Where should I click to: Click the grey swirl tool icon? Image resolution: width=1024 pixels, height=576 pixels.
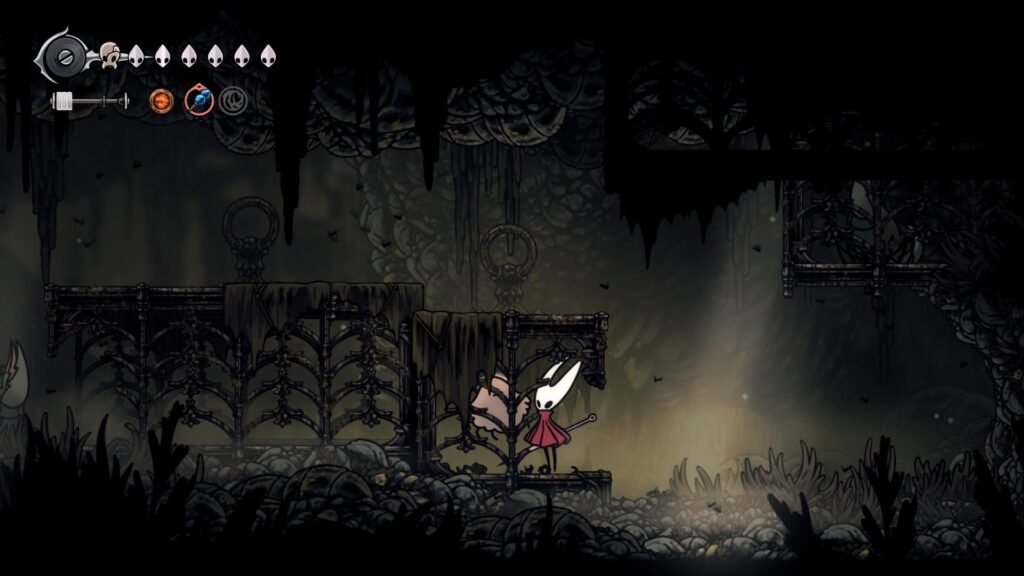233,100
